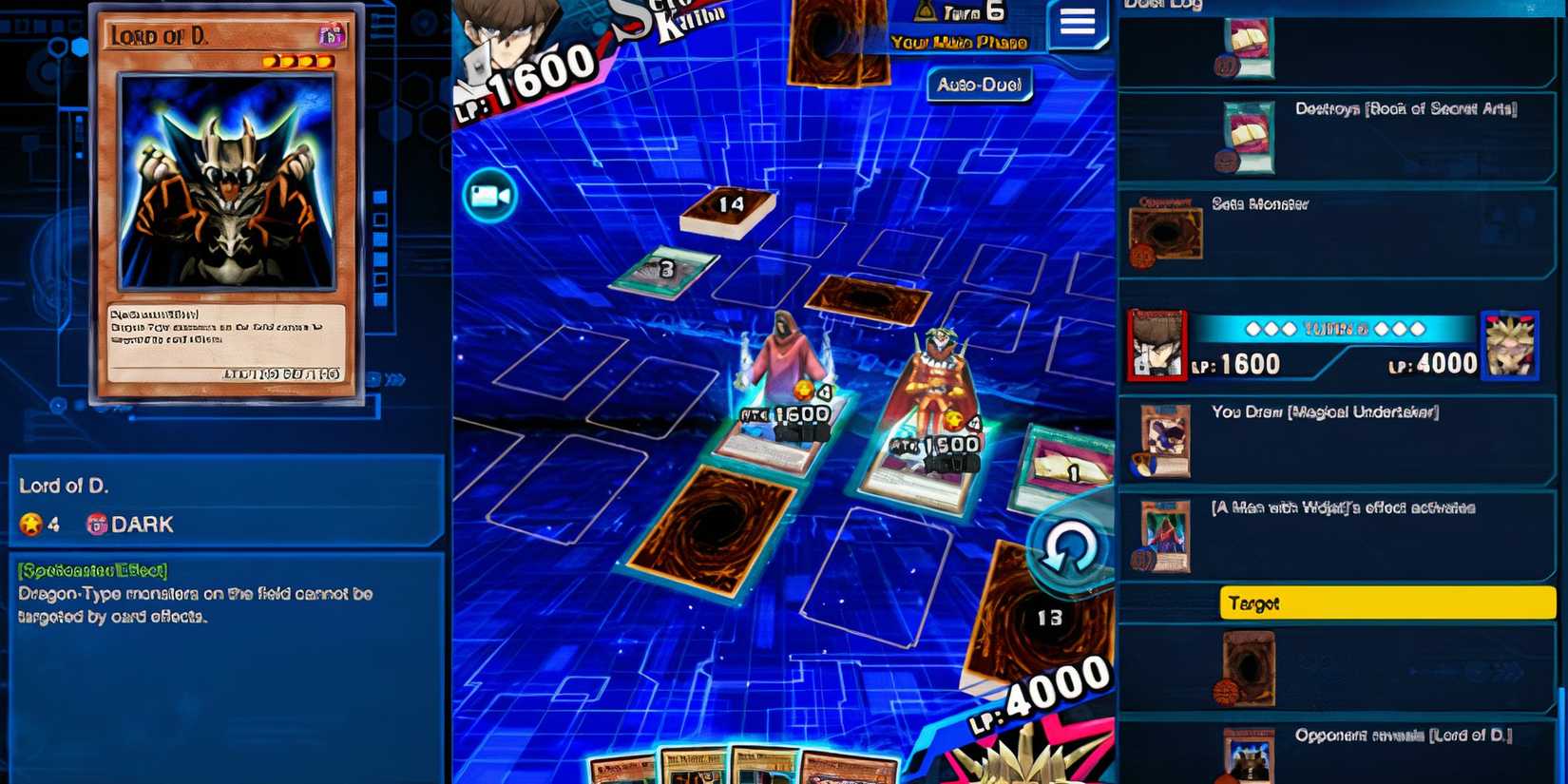Select the Lord of D. card preview image
Image resolution: width=1568 pixels, height=784 pixels.
point(228,204)
